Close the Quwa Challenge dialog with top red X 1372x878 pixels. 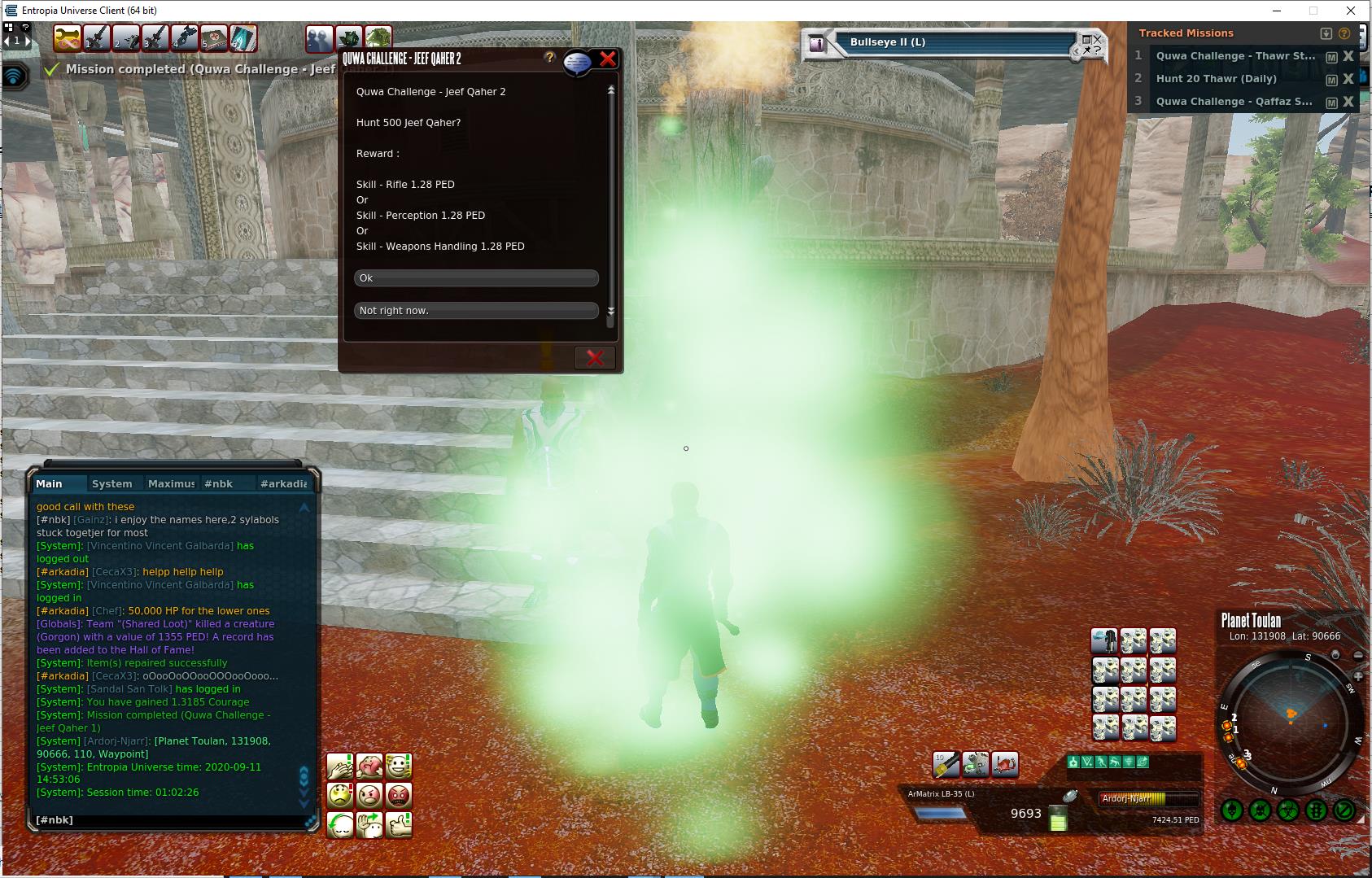point(607,59)
